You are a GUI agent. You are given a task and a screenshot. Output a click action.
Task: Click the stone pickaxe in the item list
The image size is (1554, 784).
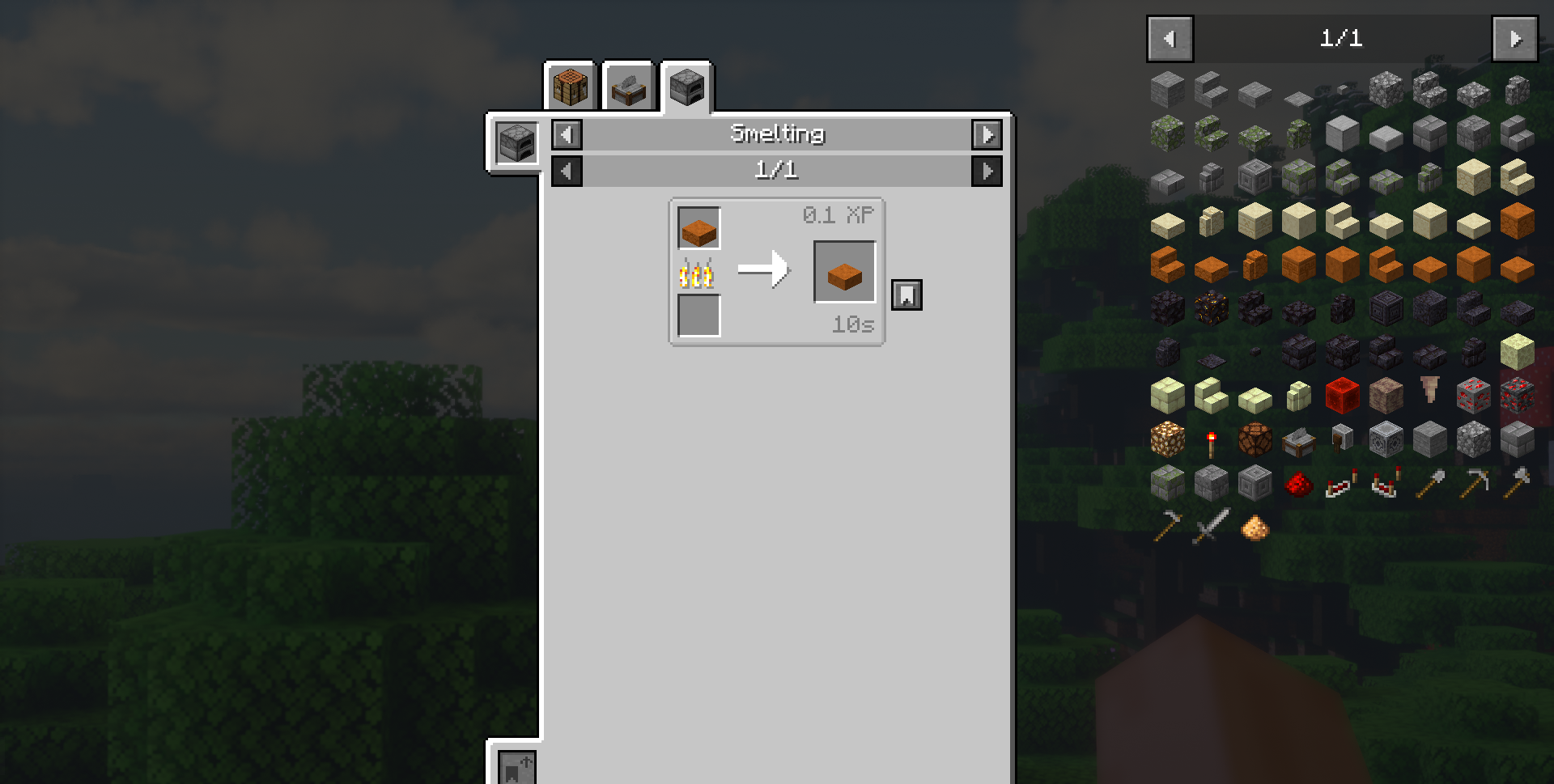(x=1473, y=481)
